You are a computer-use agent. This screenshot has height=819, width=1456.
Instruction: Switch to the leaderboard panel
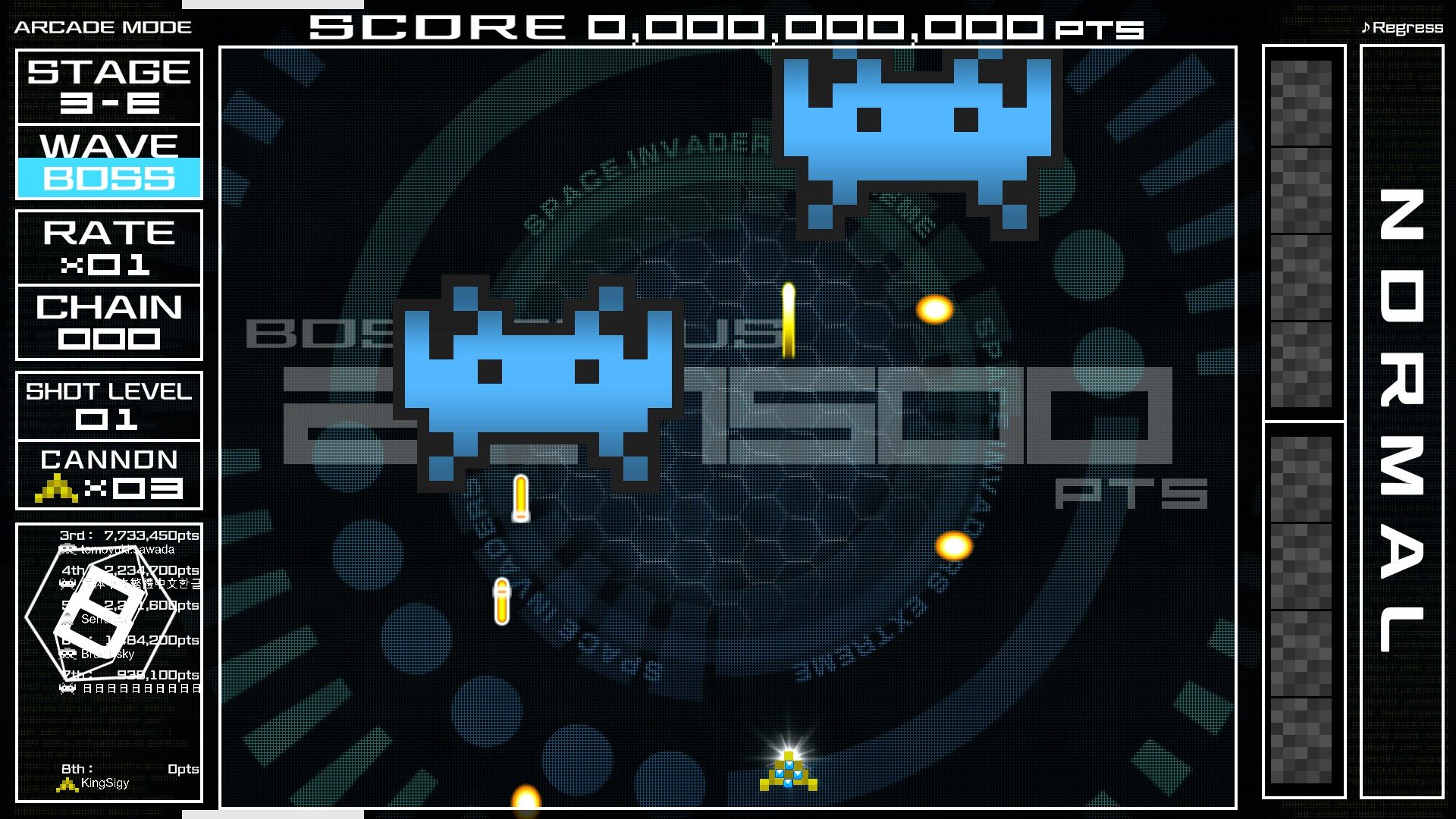click(x=108, y=660)
